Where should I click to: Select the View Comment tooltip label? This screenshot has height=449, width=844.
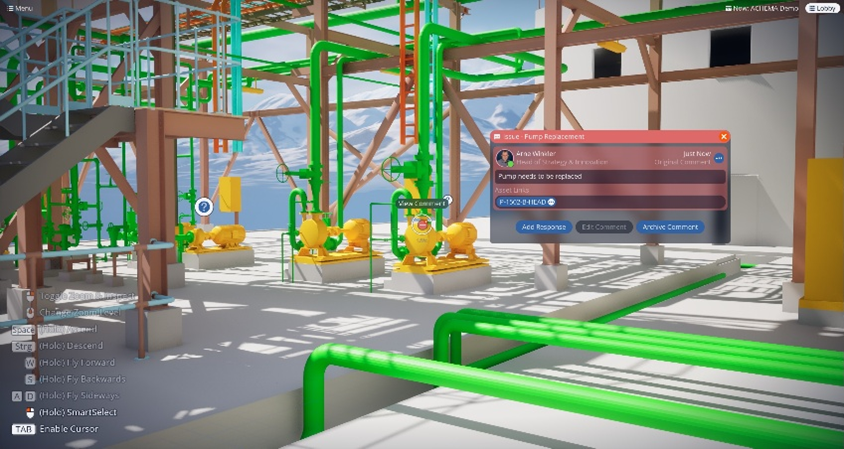(422, 203)
